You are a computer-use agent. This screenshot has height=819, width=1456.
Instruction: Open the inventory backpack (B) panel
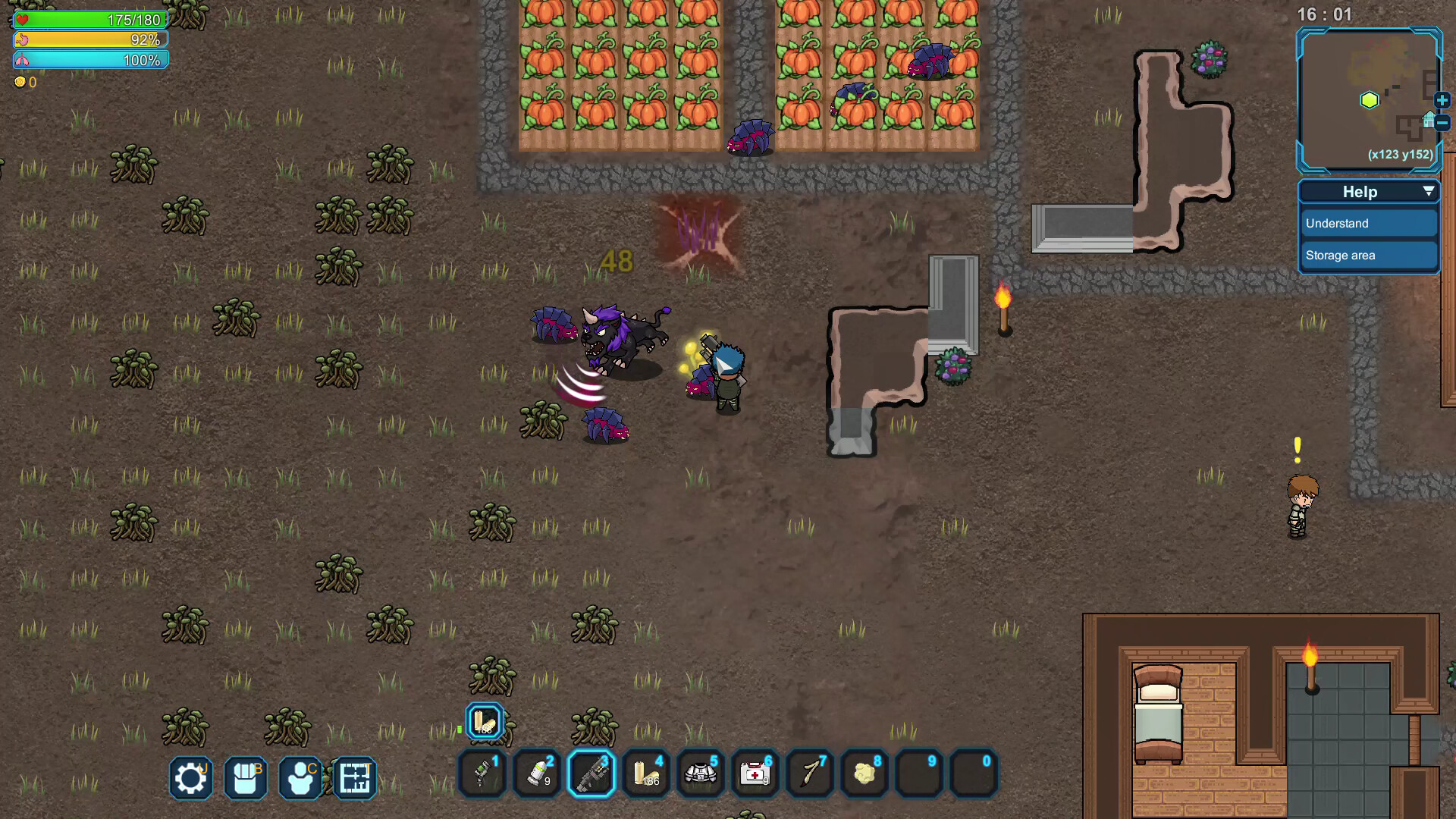click(245, 778)
